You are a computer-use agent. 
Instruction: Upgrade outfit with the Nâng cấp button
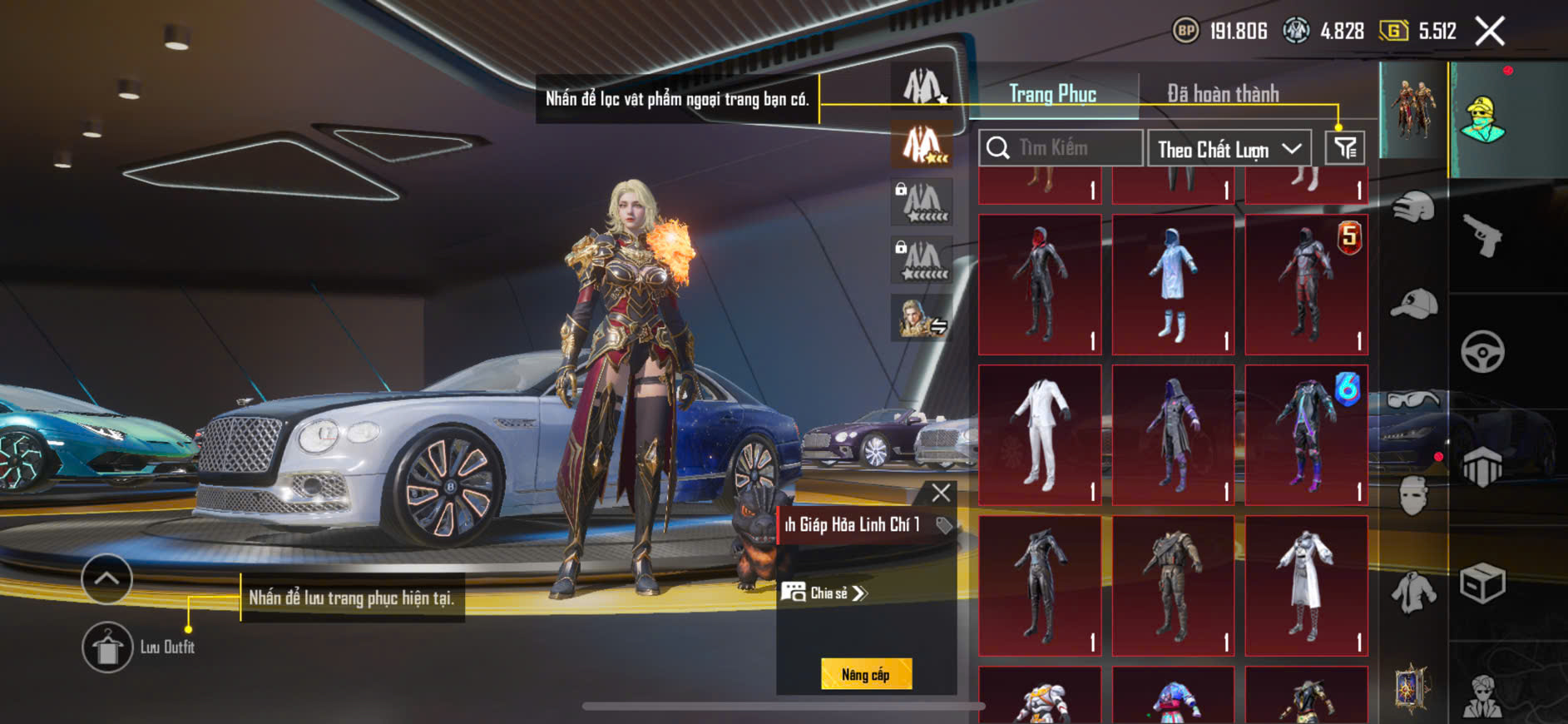point(866,674)
